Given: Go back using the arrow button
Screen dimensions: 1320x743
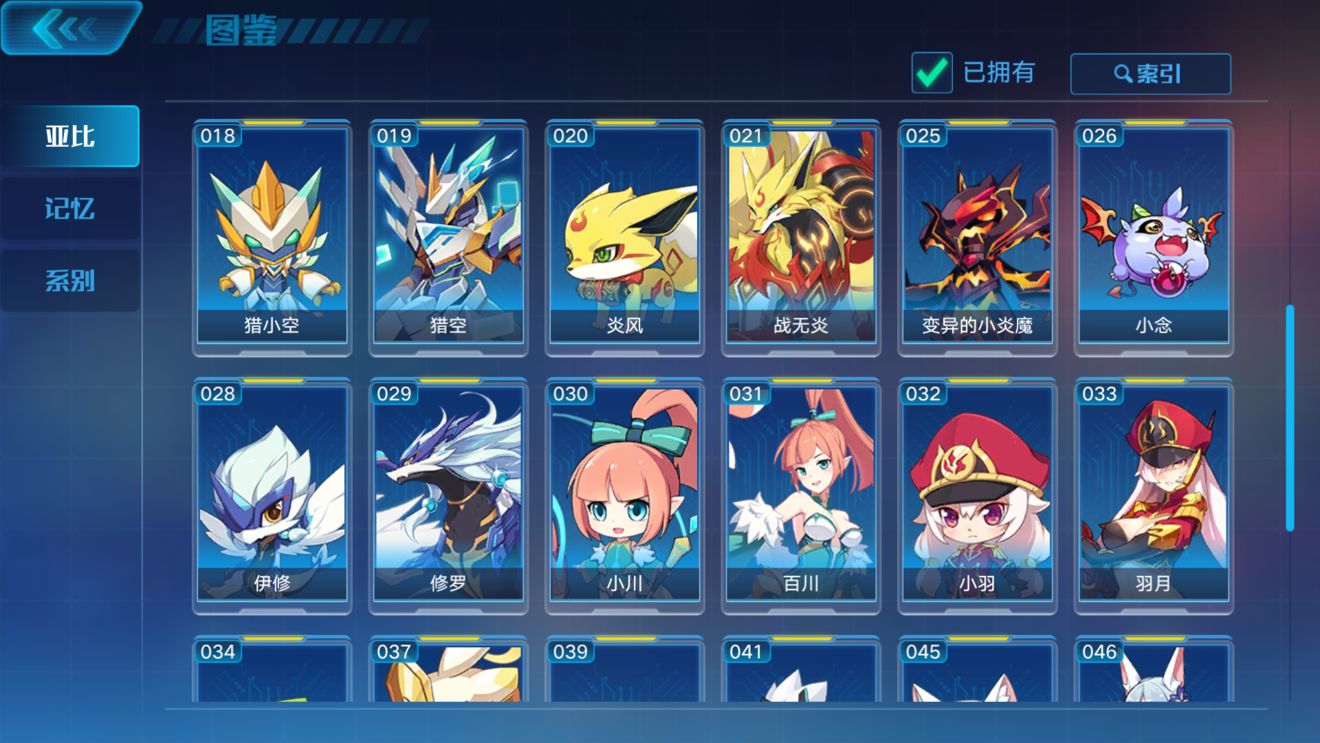Looking at the screenshot, I should 68,28.
